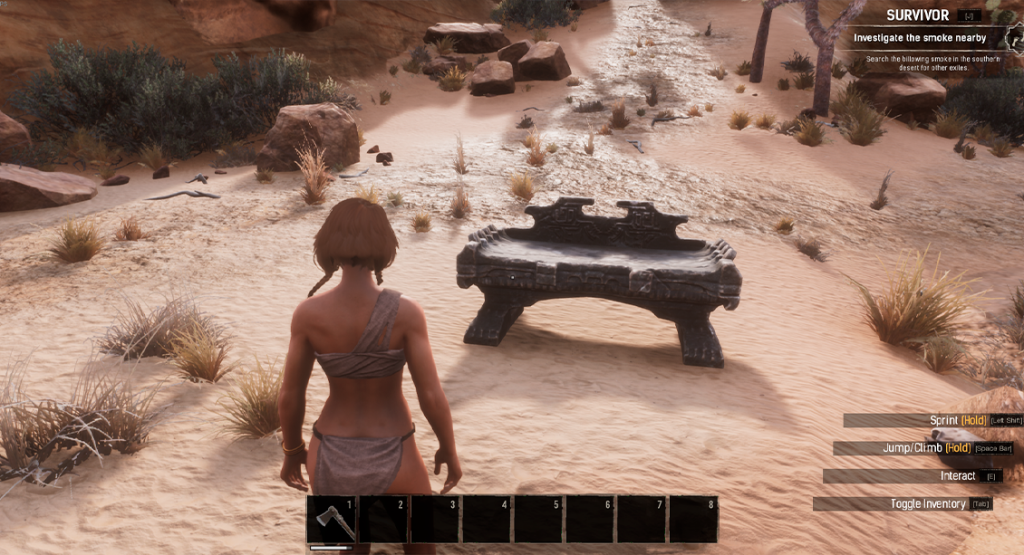This screenshot has height=555, width=1024.
Task: Select the stone axe hotbar slot
Action: tap(331, 519)
